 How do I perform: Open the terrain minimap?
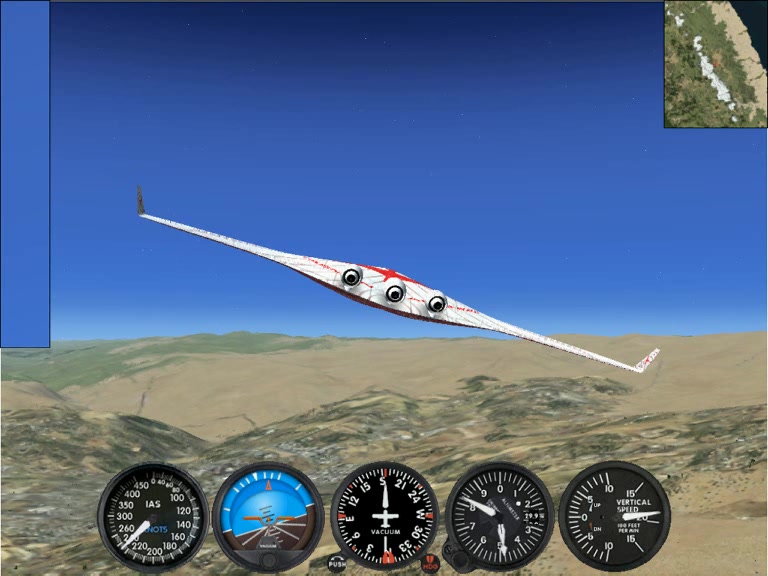tap(715, 64)
